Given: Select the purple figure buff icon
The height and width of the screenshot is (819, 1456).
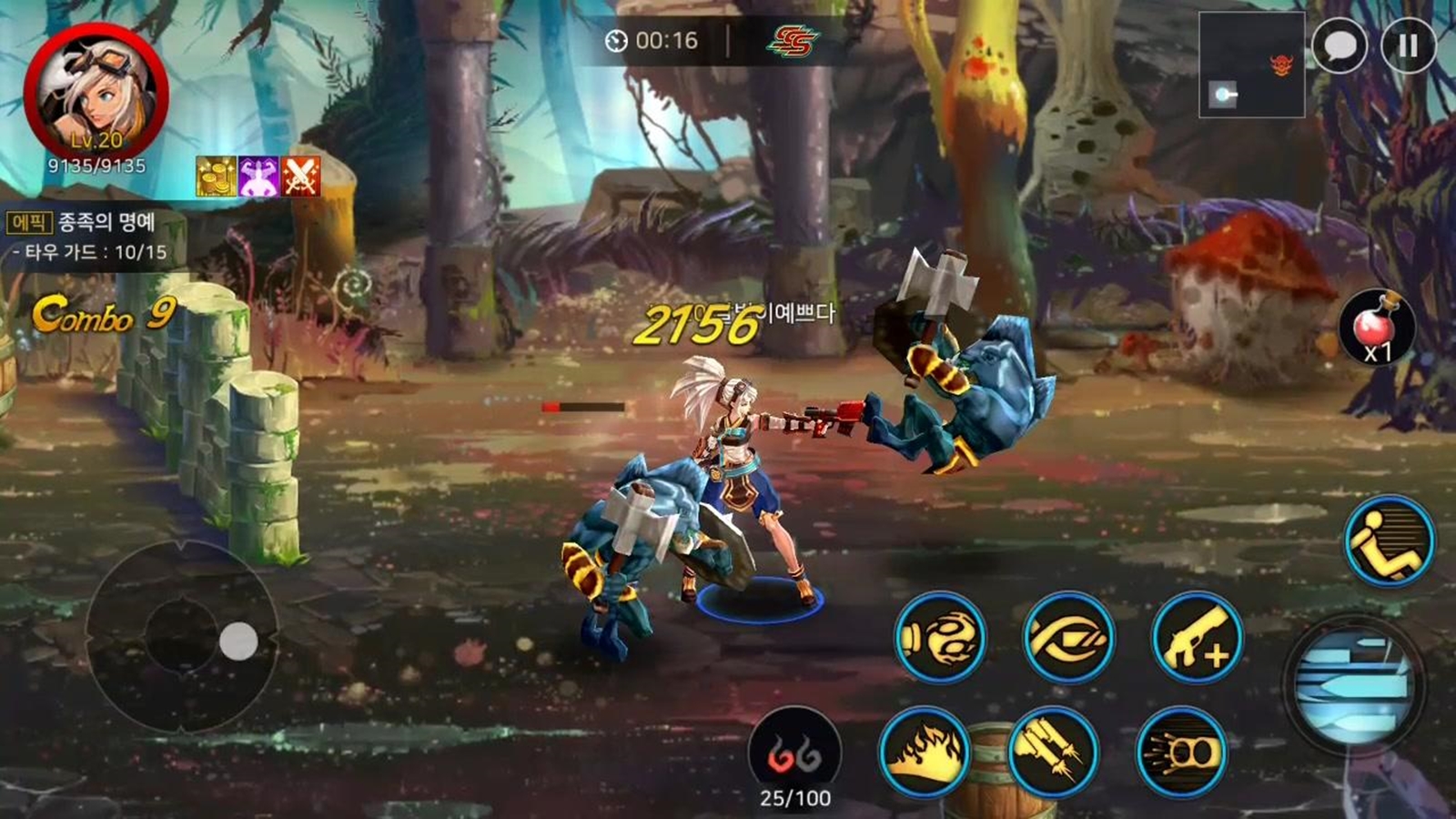Looking at the screenshot, I should click(x=258, y=176).
